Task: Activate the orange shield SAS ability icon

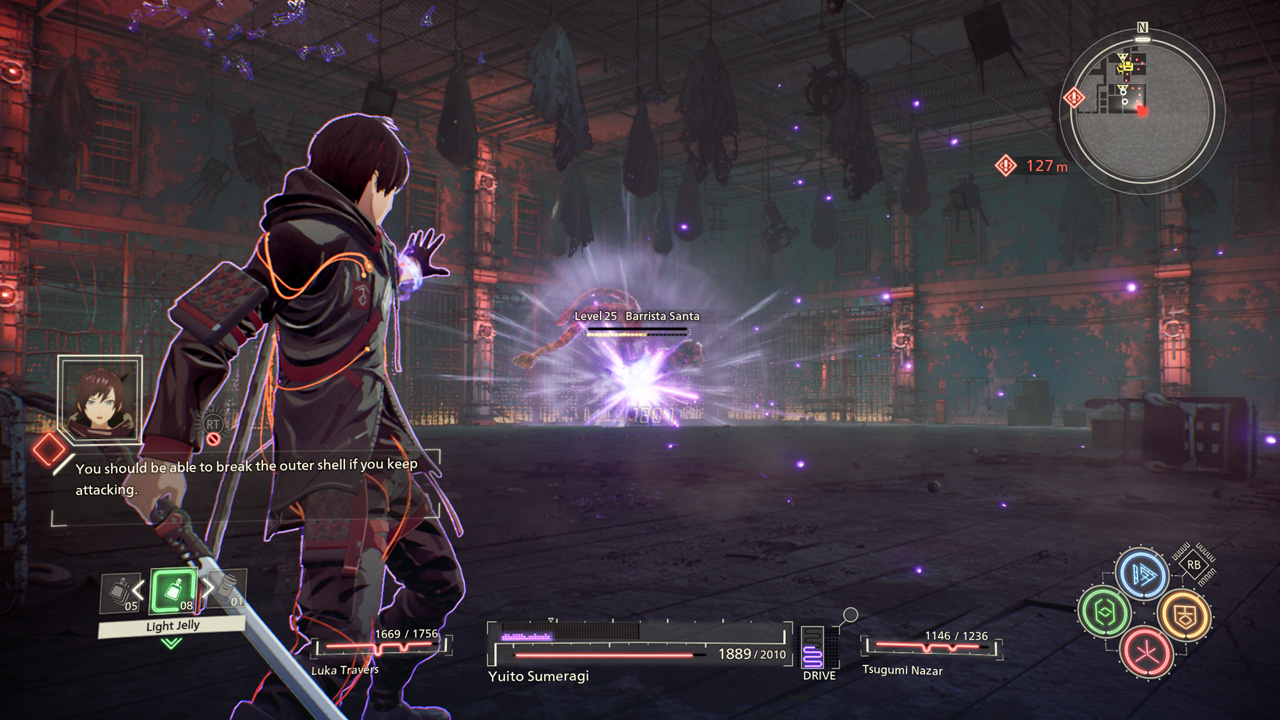Action: pos(1184,613)
